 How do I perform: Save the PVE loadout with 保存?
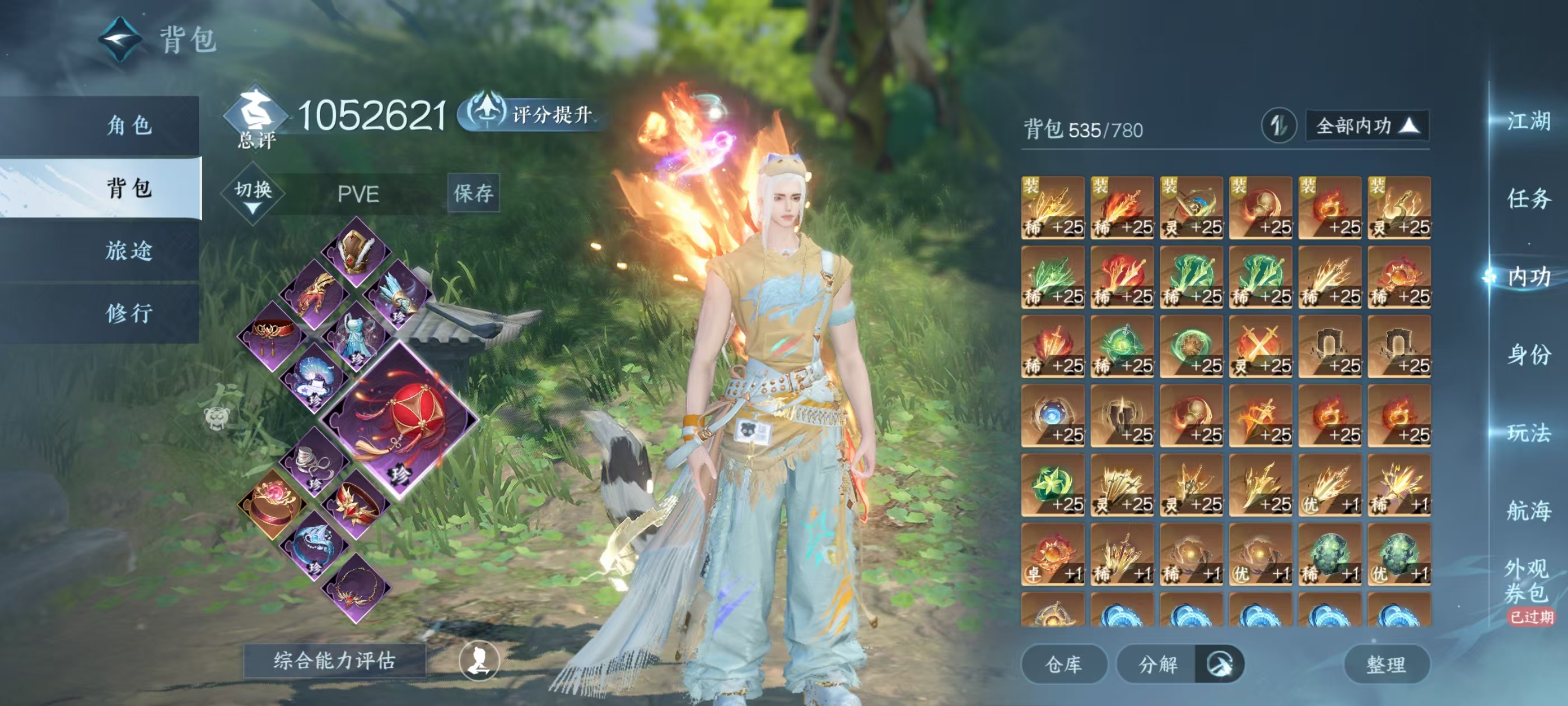[474, 193]
